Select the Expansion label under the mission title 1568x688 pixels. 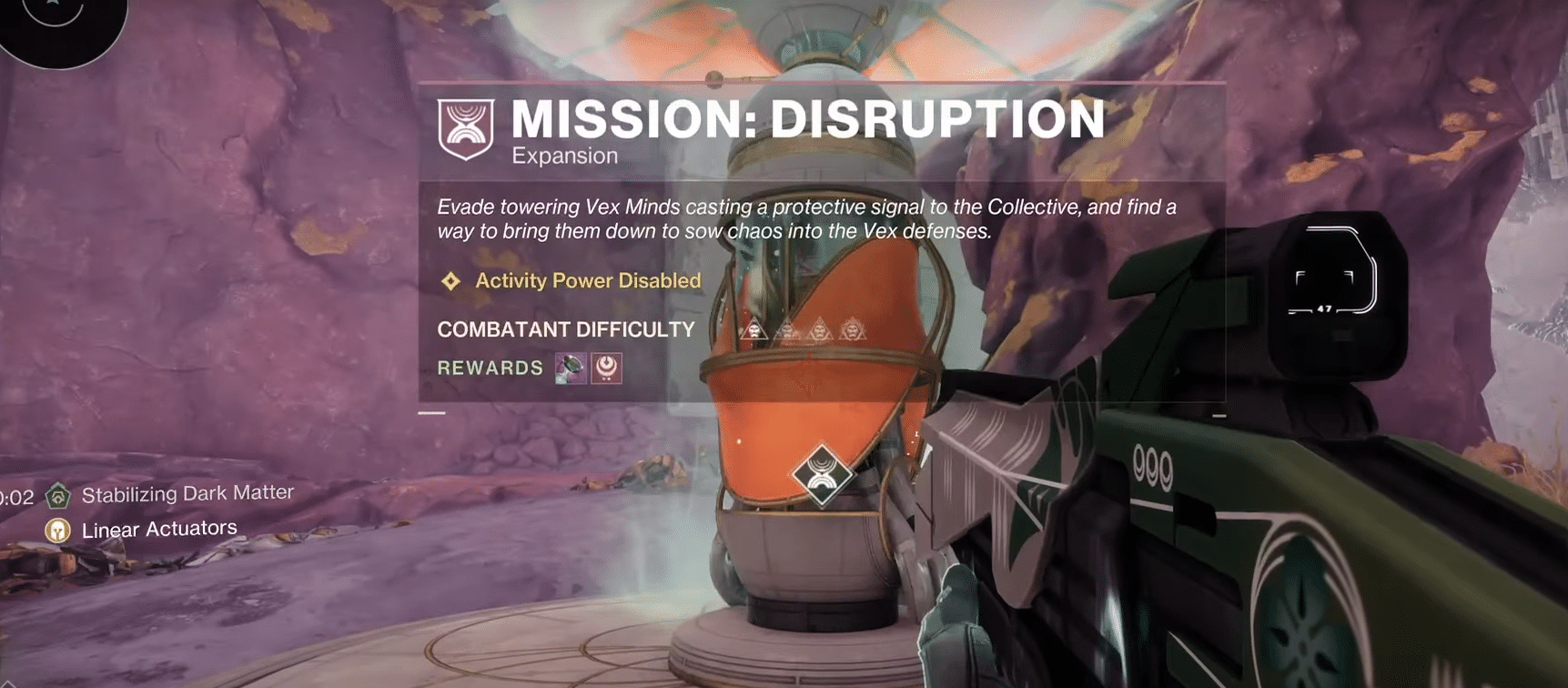561,156
